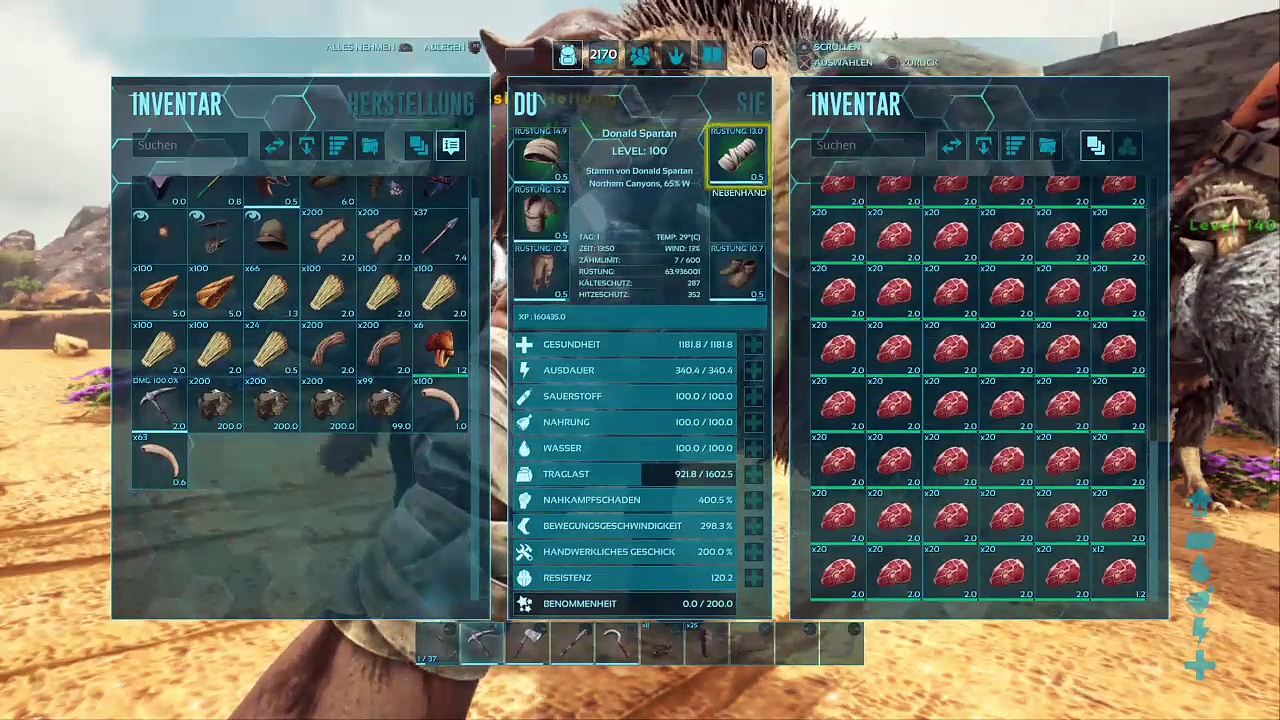
Task: Select the stone stack showing x99
Action: coord(384,404)
